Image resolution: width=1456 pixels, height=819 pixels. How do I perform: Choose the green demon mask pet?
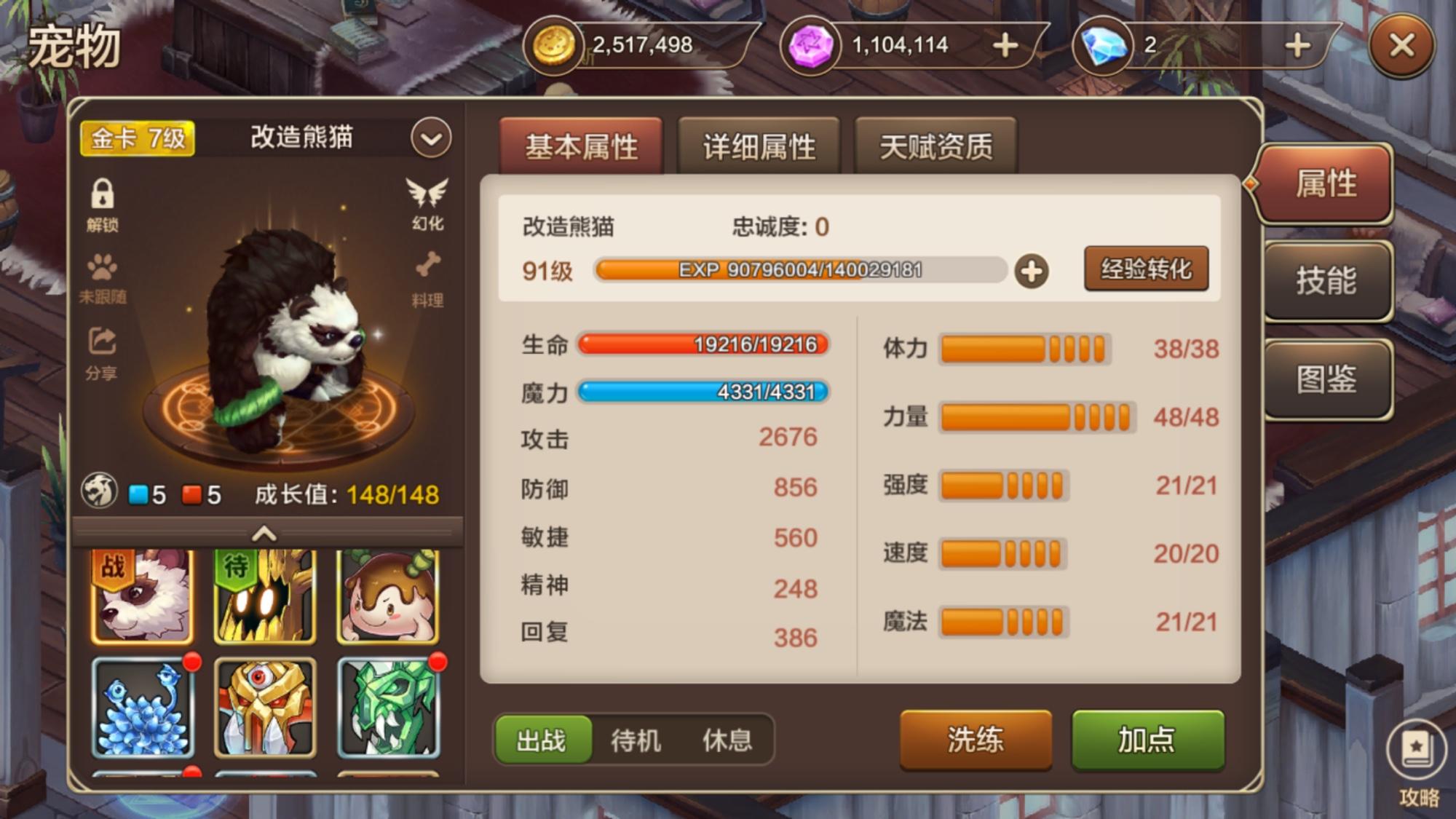(388, 708)
